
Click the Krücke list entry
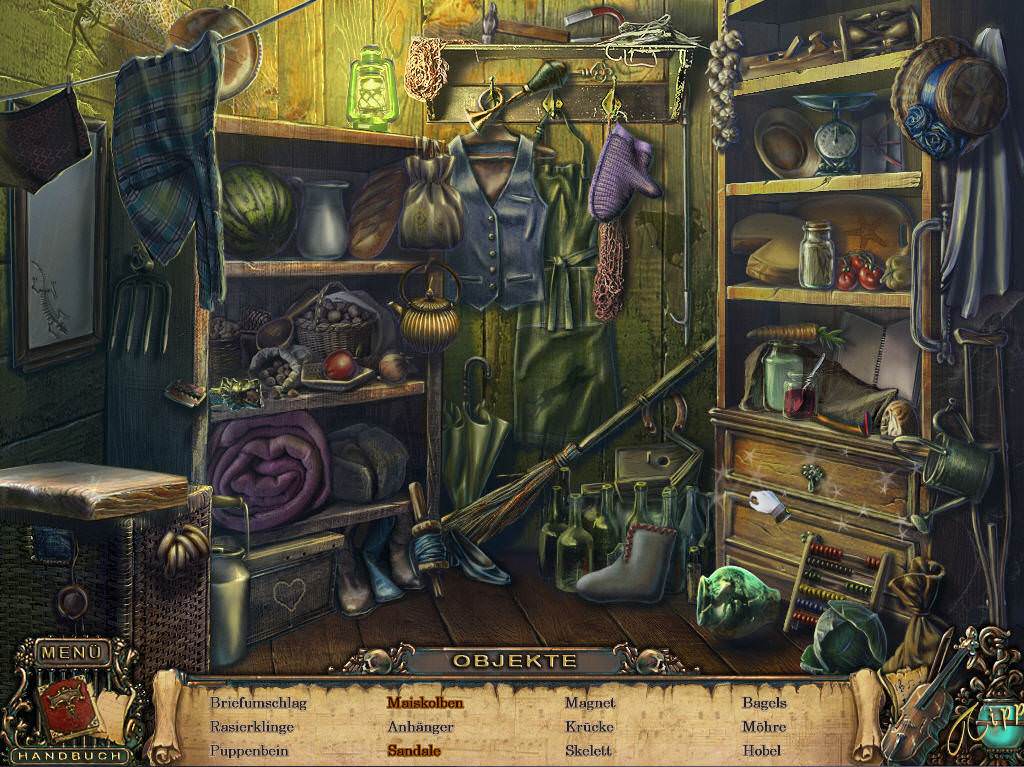point(589,726)
